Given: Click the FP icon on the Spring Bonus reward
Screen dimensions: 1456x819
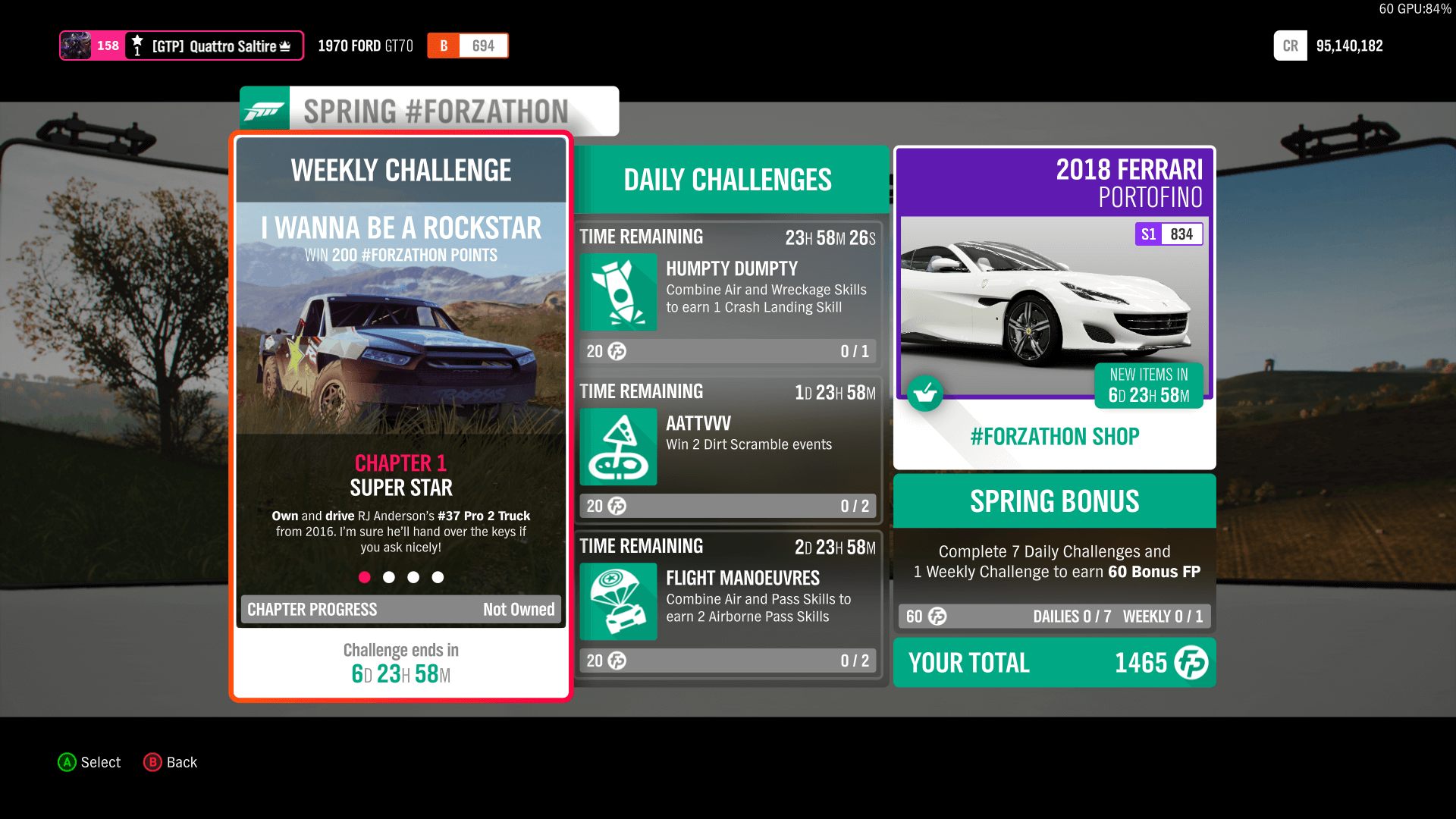Looking at the screenshot, I should 937,617.
